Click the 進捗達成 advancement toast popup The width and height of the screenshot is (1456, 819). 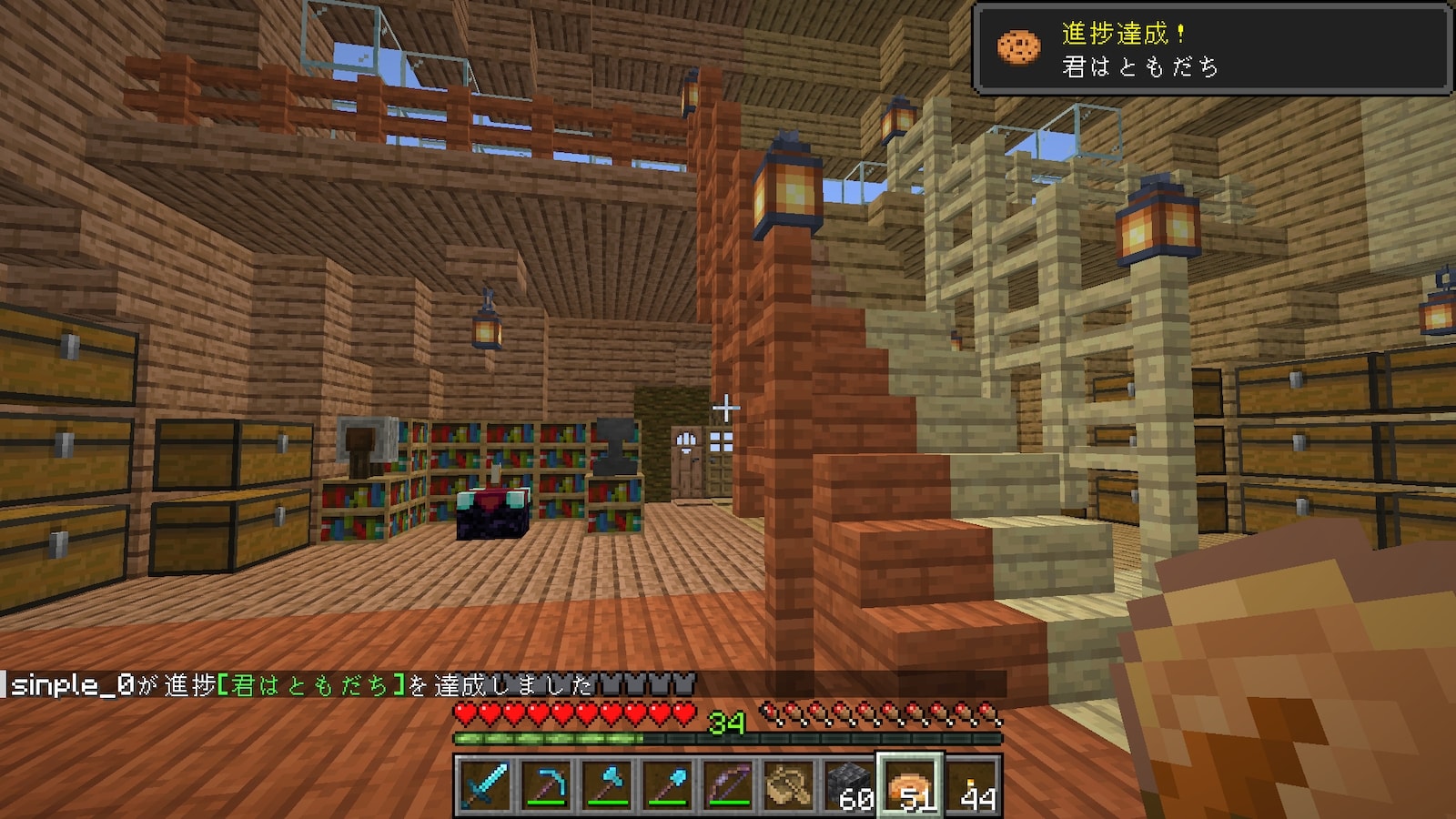tap(1212, 49)
